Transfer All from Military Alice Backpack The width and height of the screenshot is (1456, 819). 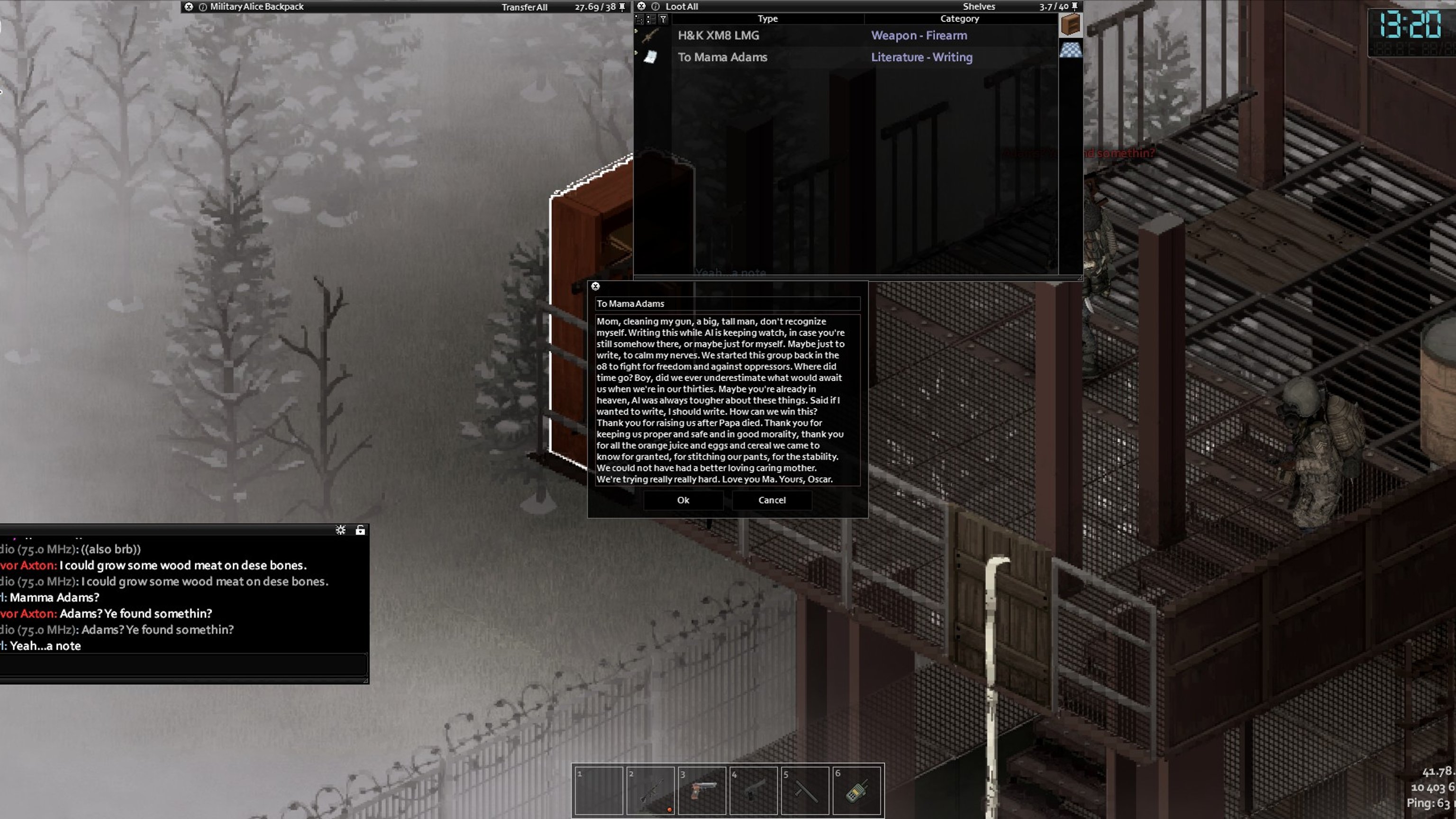click(x=524, y=8)
